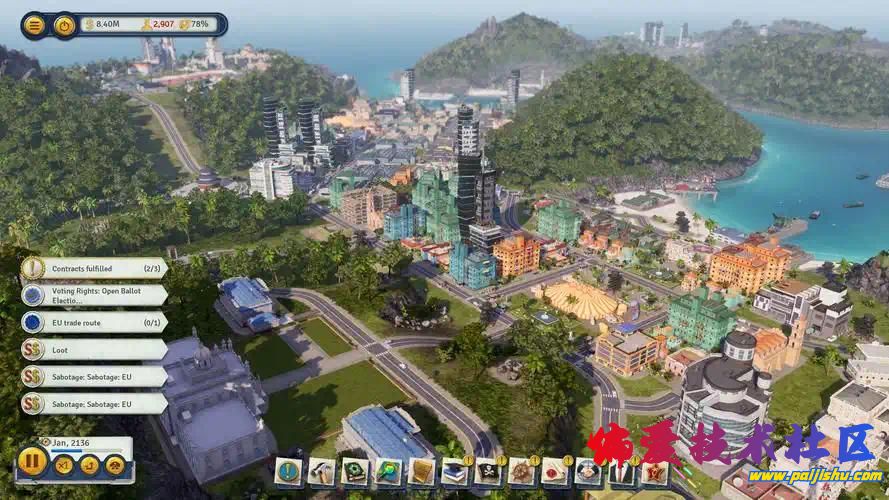Open the Contracts fulfilled objective

pyautogui.click(x=95, y=268)
